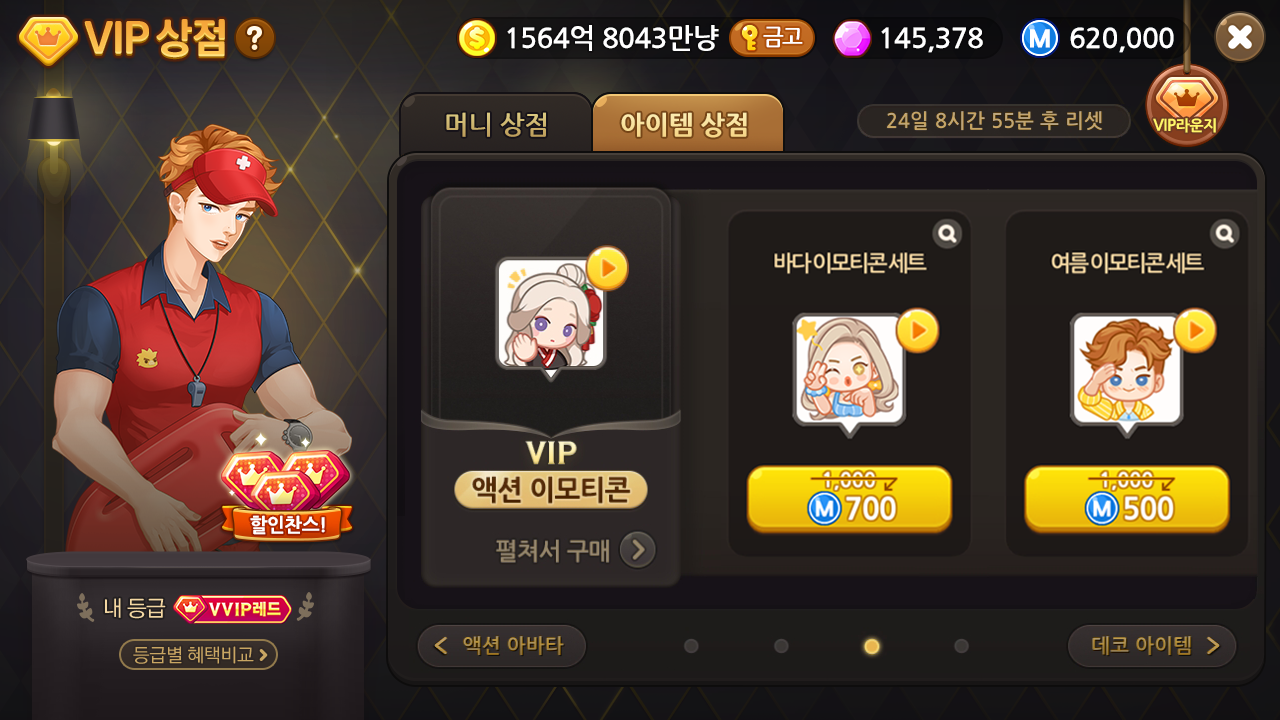Buy 바다 이모티콘세트 for M 700
The image size is (1280, 720).
[x=849, y=498]
